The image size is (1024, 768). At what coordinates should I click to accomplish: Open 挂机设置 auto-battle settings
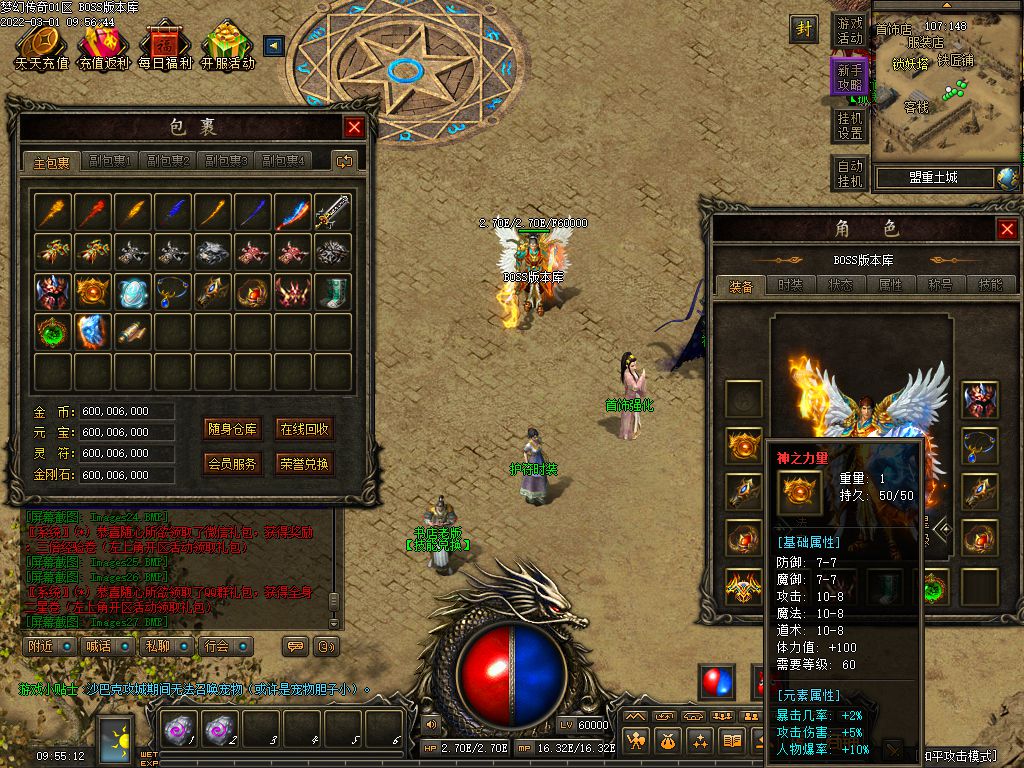pyautogui.click(x=850, y=125)
